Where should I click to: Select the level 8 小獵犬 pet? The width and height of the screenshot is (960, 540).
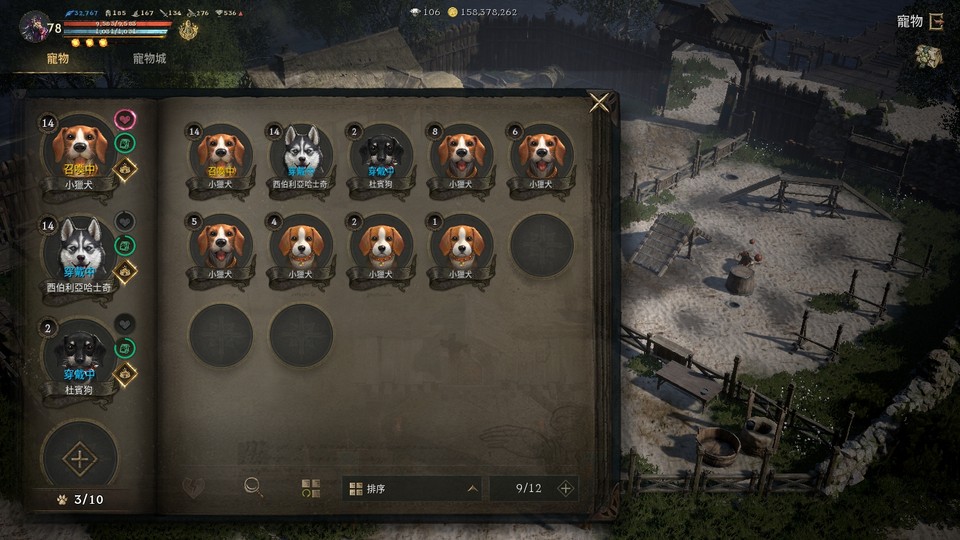coord(461,154)
